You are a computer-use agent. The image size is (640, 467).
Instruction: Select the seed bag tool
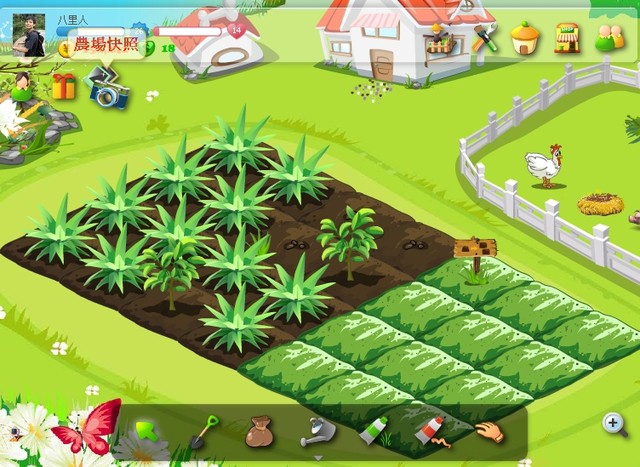pos(259,432)
